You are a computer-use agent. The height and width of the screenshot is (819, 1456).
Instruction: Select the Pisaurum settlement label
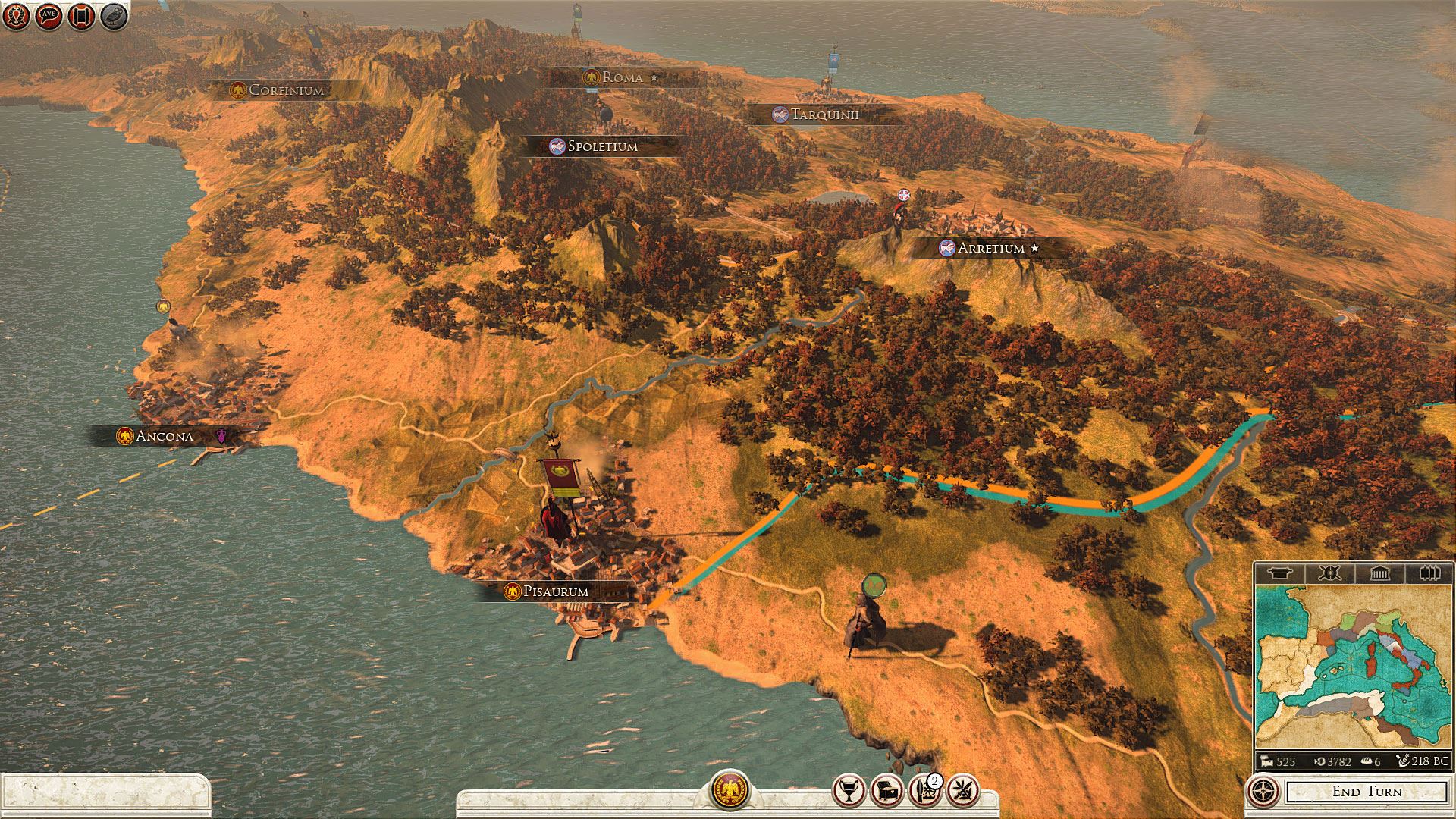(555, 591)
